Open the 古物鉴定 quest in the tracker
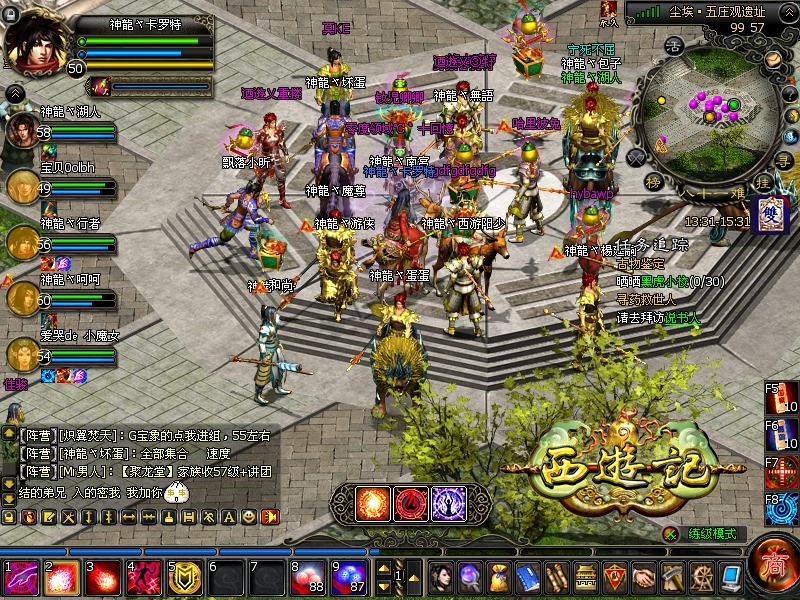 pyautogui.click(x=639, y=263)
